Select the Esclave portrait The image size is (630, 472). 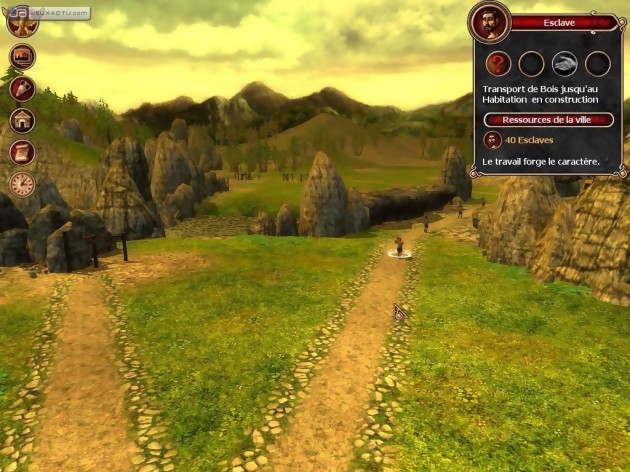[490, 22]
